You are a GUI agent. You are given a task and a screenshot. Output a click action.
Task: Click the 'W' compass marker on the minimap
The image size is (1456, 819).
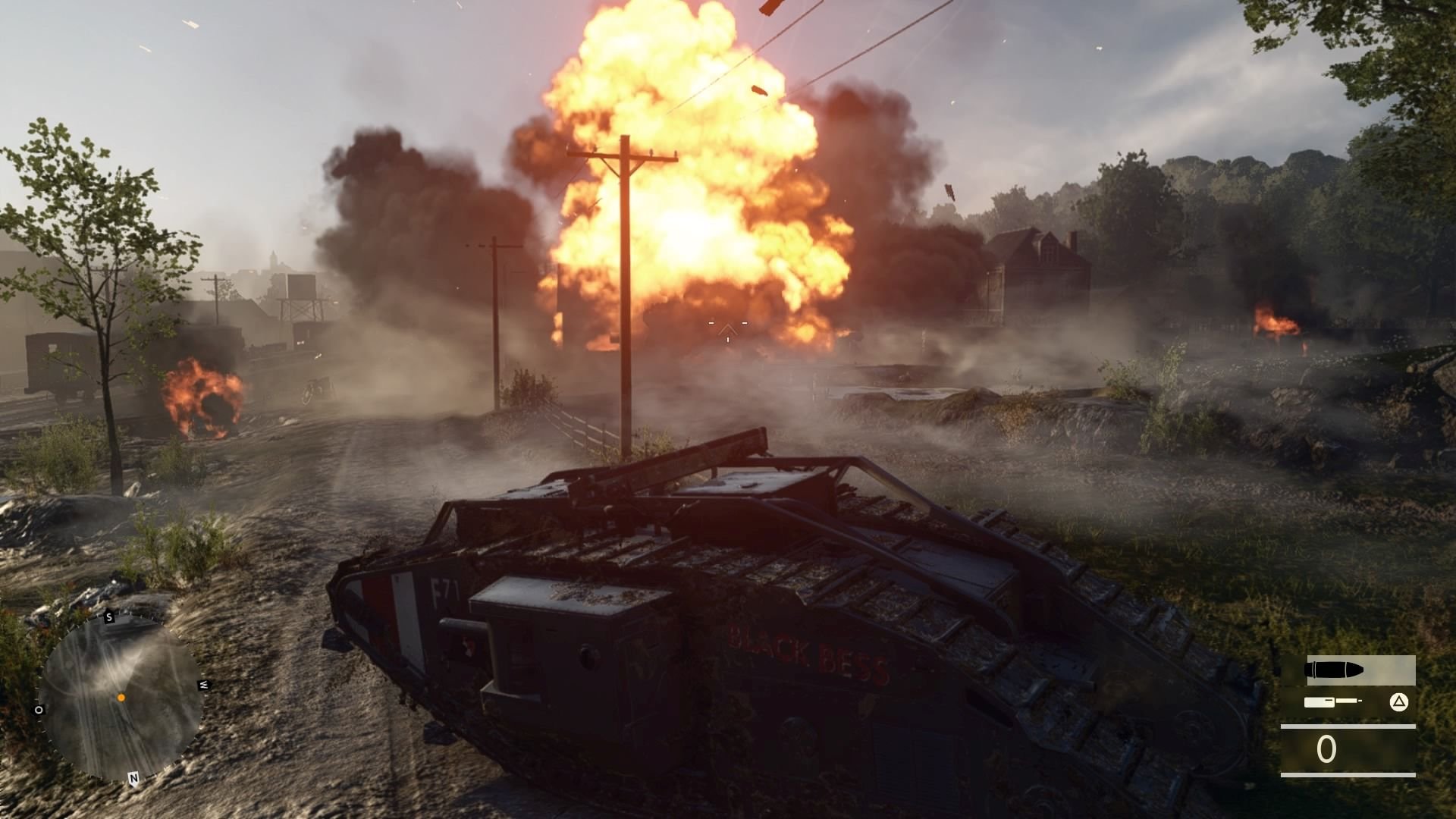pos(203,685)
